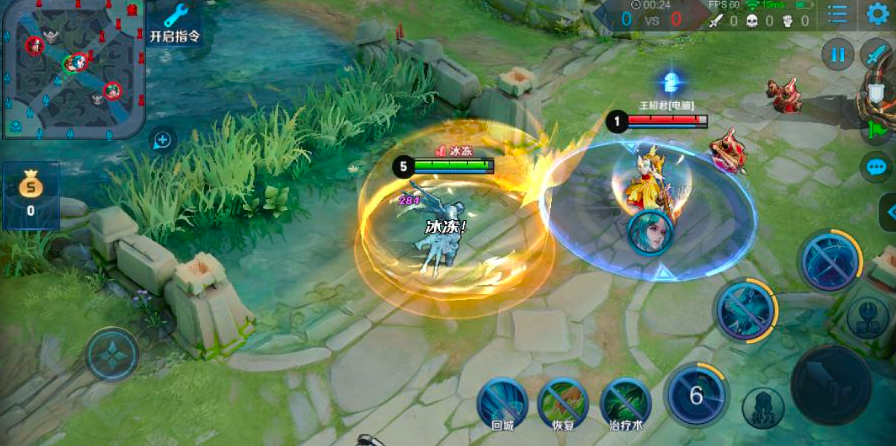
Task: Show the scoreboard list panel
Action: (837, 14)
